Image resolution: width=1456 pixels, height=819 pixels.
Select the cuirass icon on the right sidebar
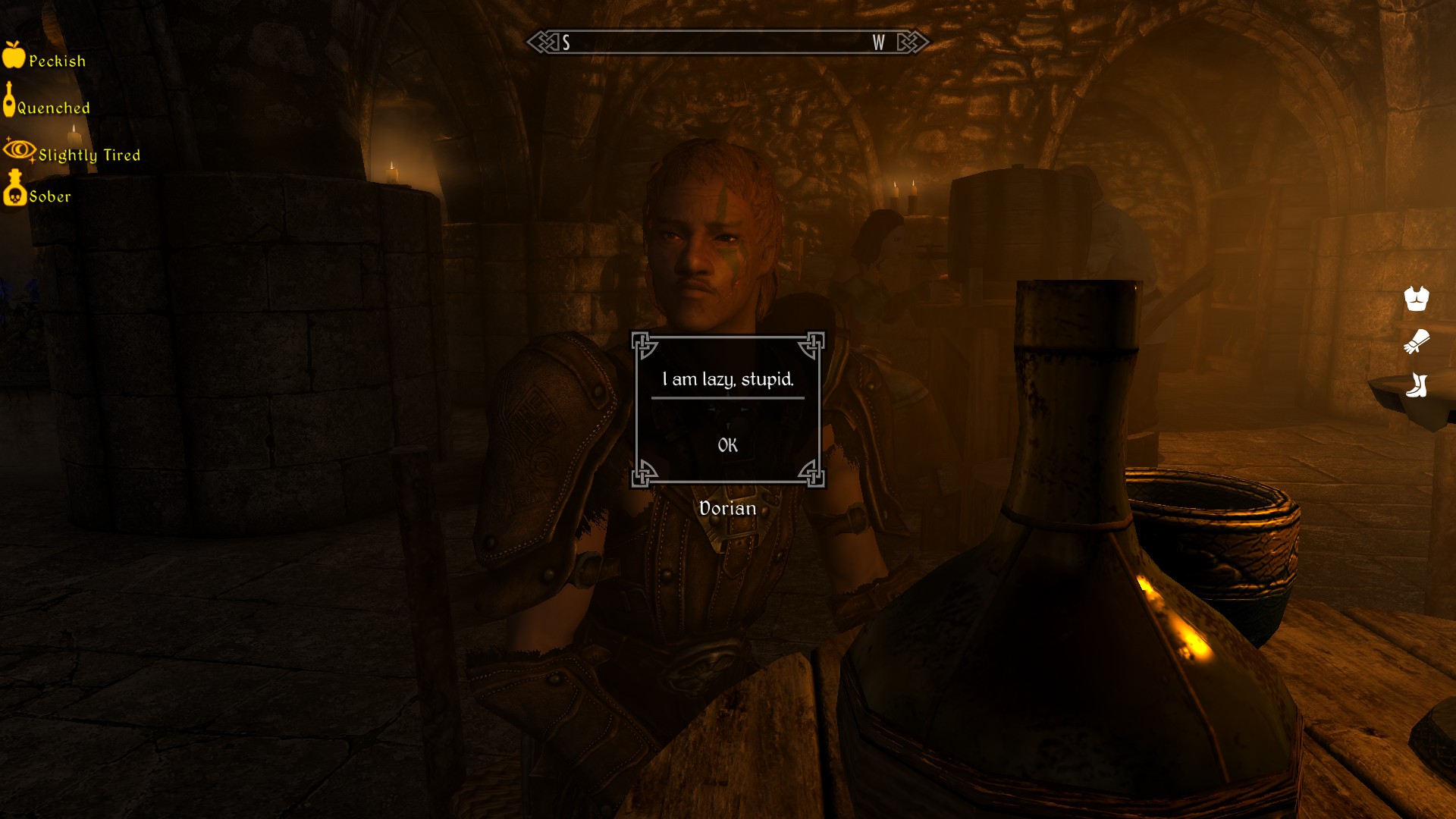[1417, 298]
